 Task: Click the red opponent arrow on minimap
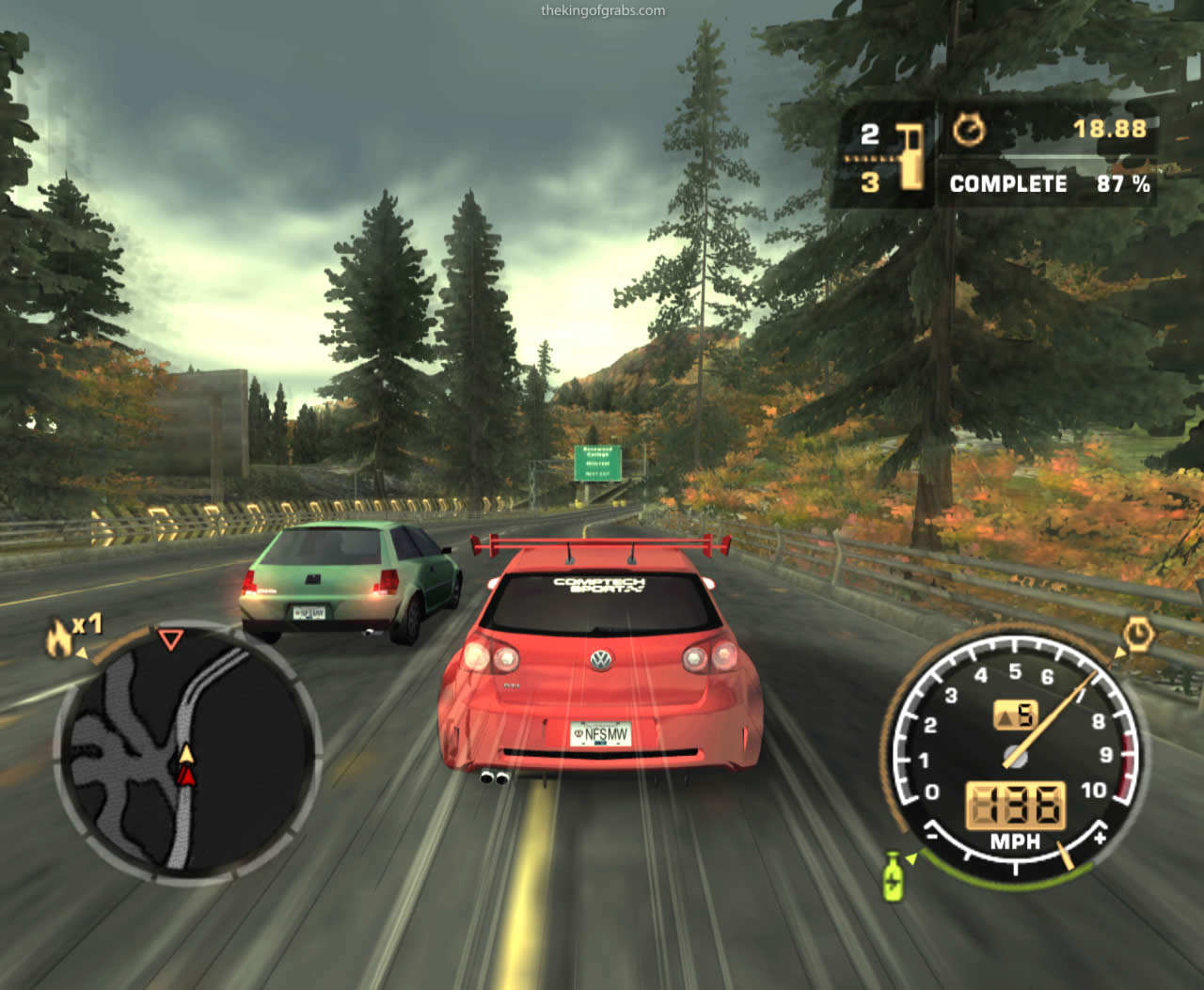(187, 776)
